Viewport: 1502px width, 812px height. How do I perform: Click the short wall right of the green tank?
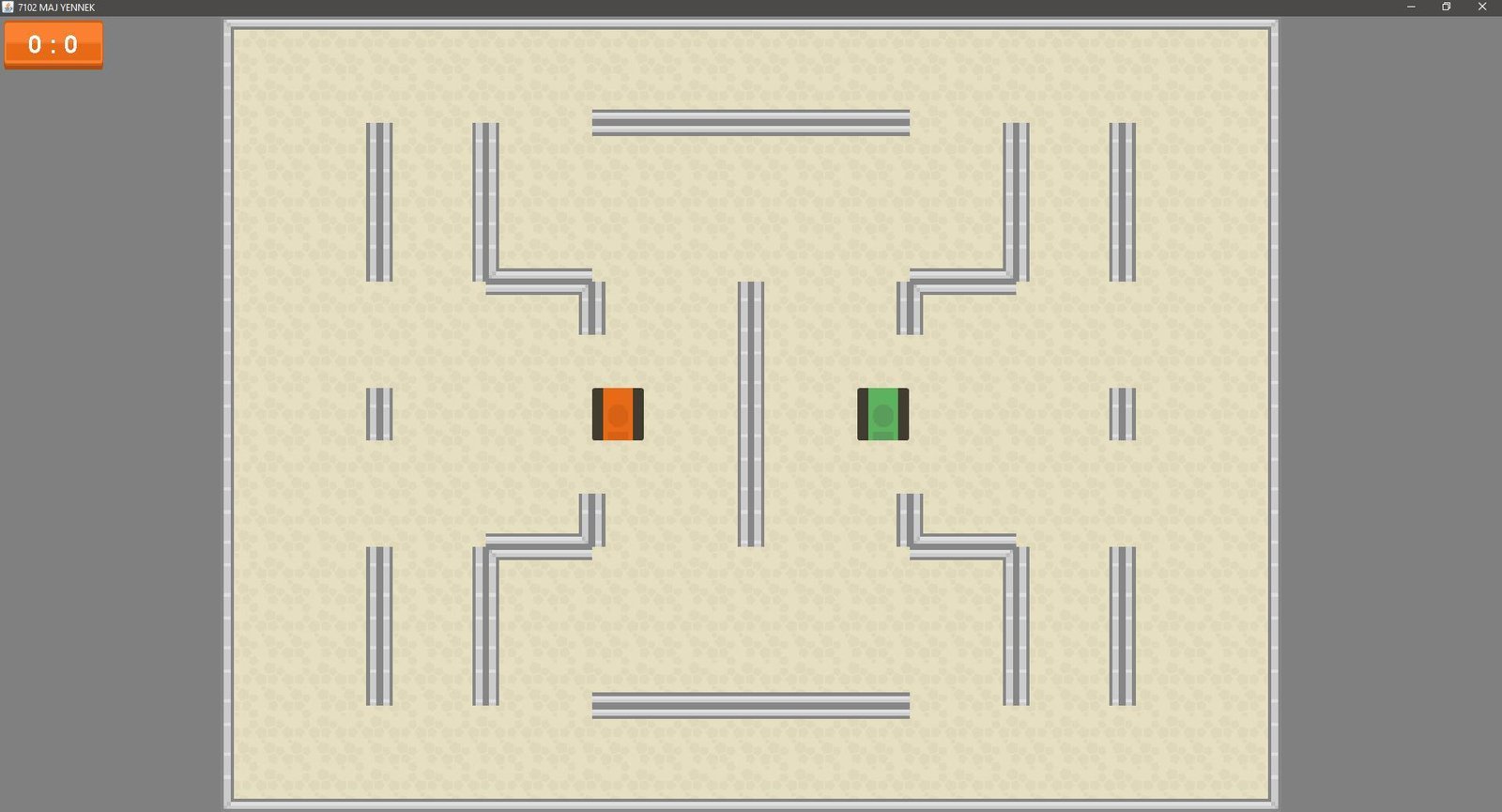pos(1123,414)
